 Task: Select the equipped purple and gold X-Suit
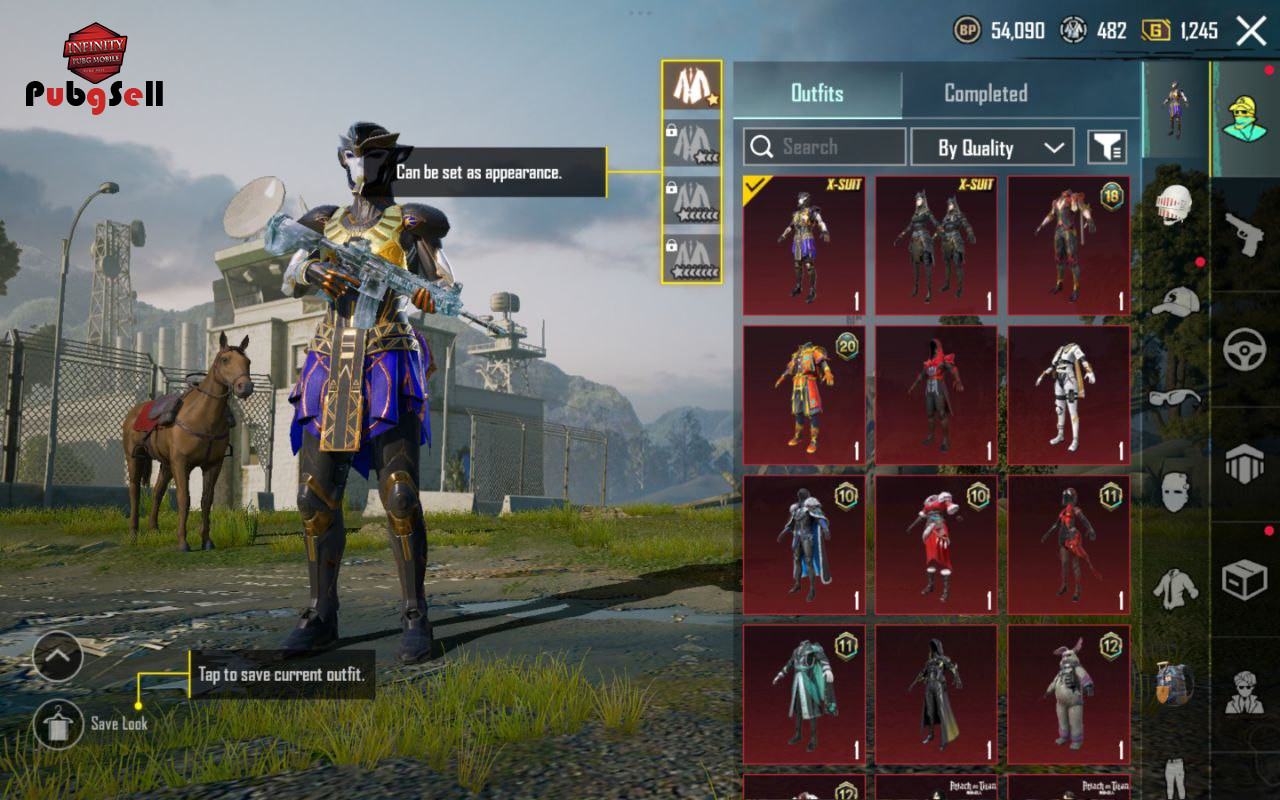coord(804,246)
